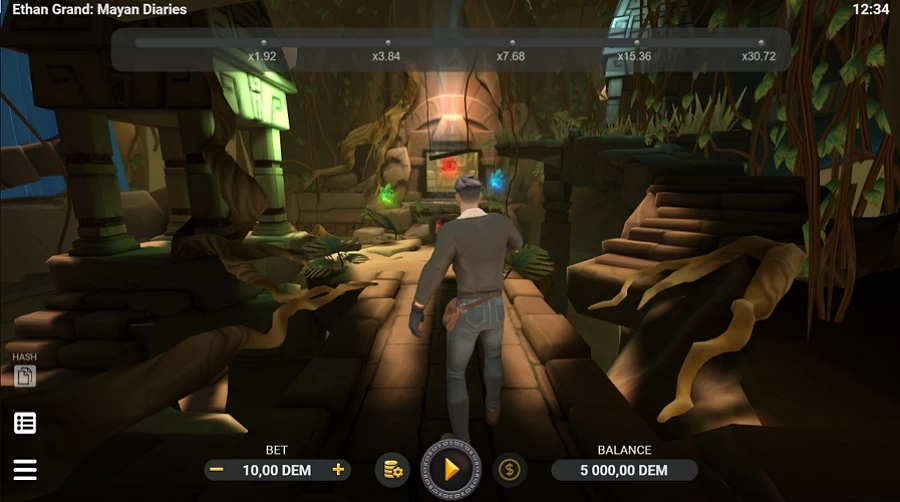
Task: Copy the game HASH via document icon
Action: [24, 376]
